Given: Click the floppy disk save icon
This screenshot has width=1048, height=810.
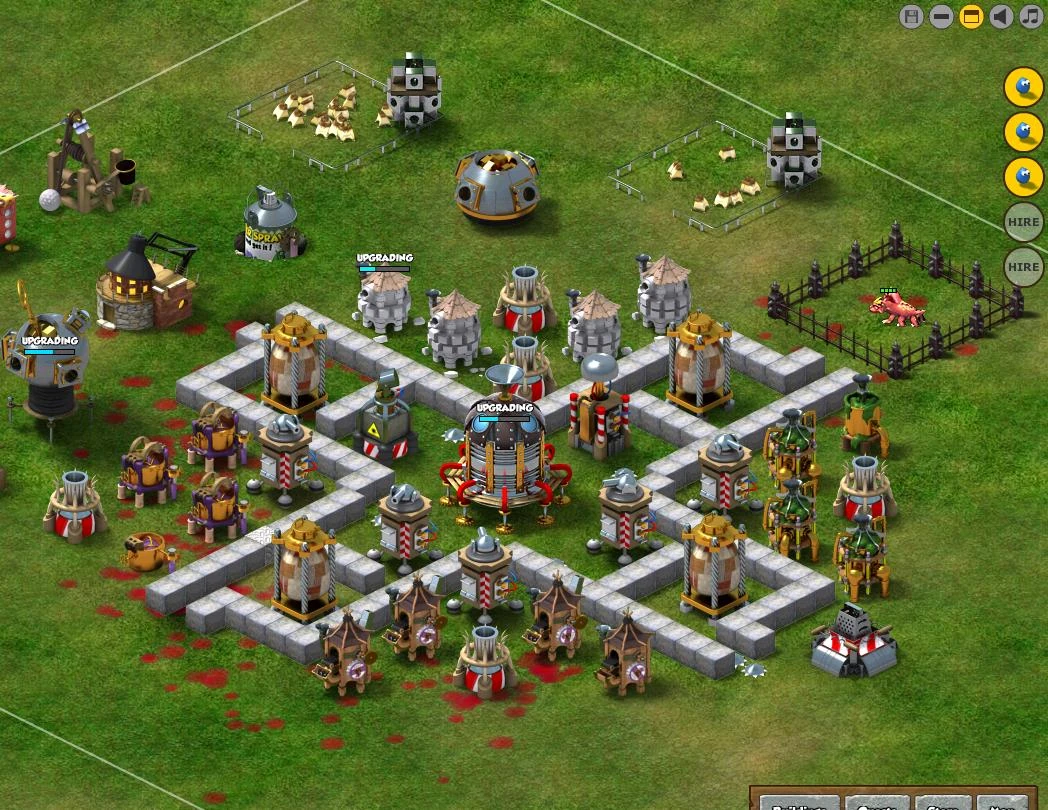Looking at the screenshot, I should [911, 16].
